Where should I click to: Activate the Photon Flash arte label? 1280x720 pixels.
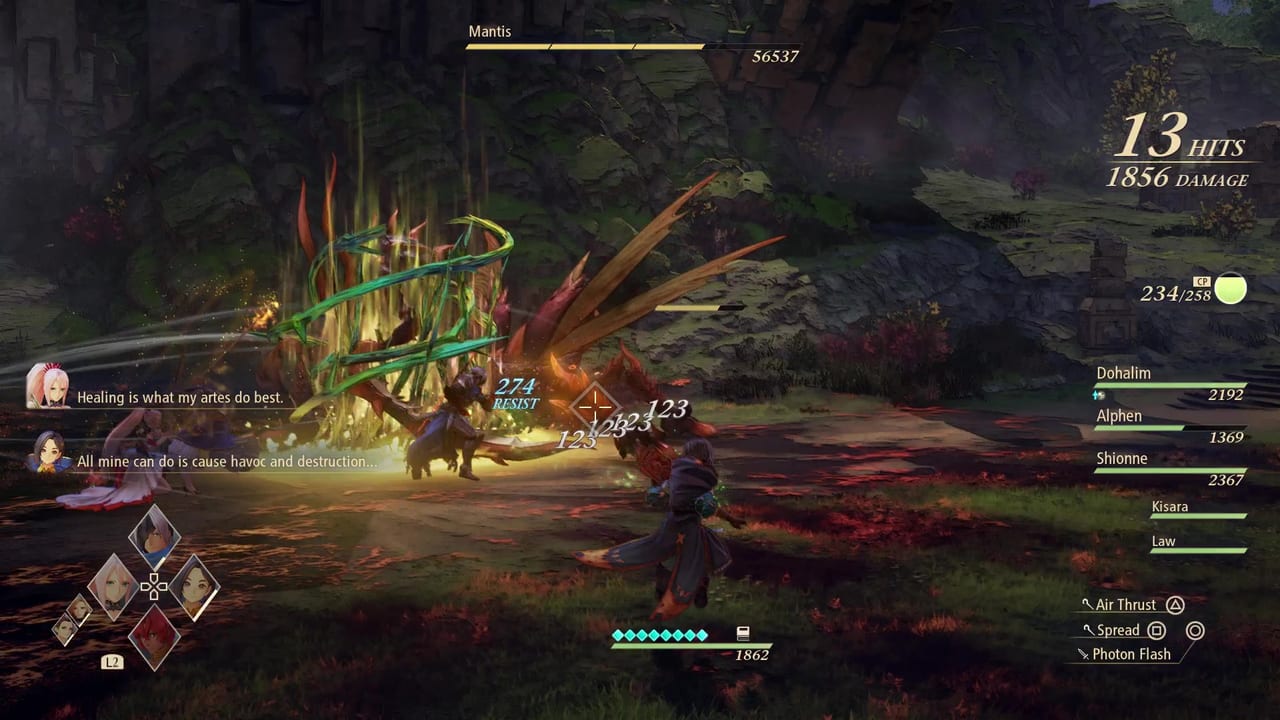point(1132,653)
